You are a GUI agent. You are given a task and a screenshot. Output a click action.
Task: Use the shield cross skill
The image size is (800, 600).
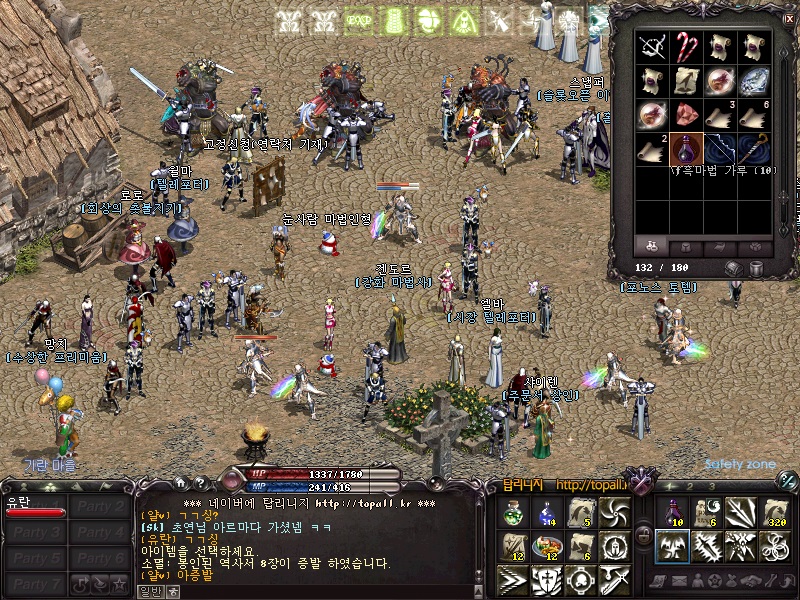[546, 578]
